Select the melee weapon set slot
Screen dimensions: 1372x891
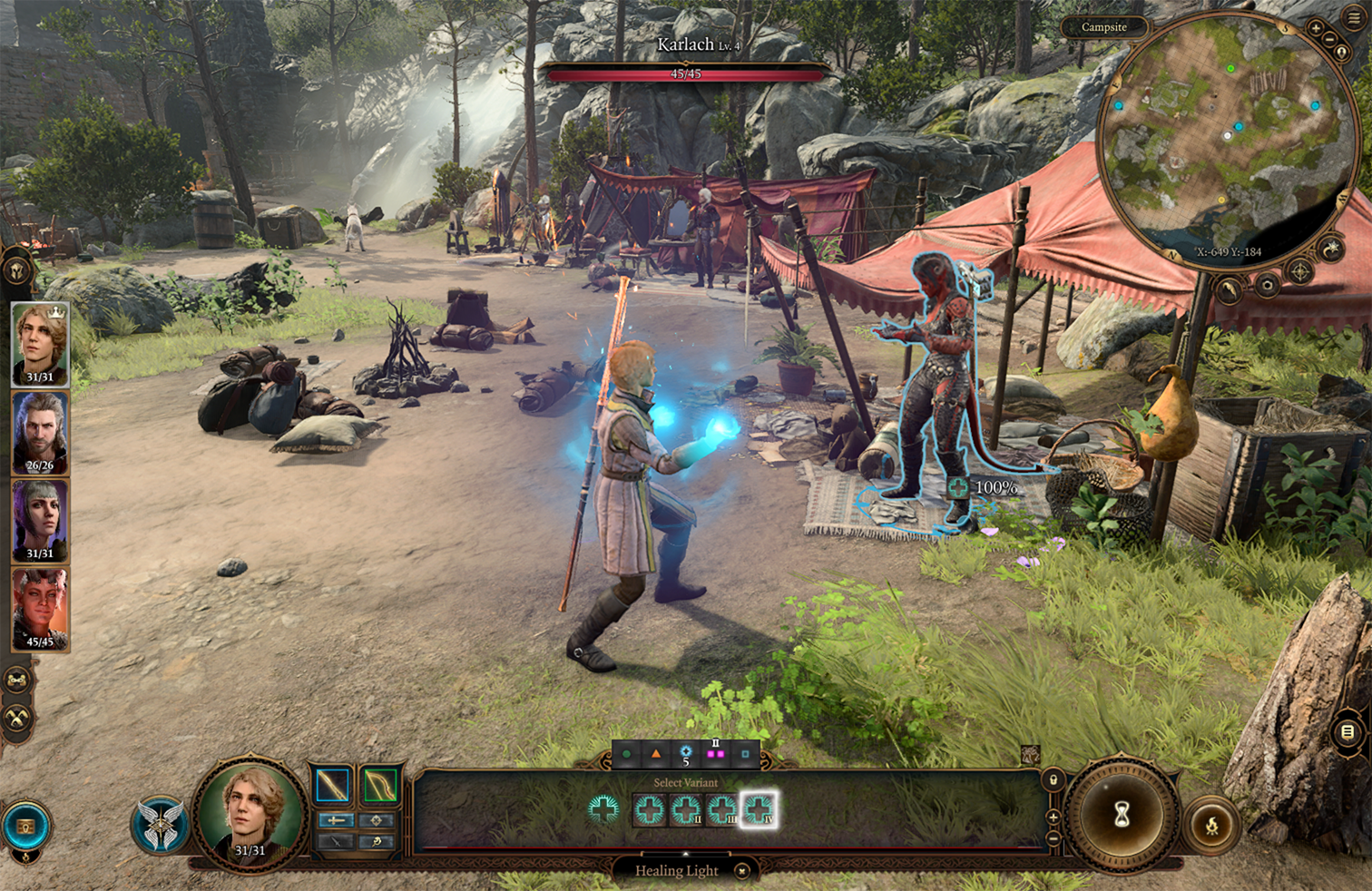tap(333, 786)
